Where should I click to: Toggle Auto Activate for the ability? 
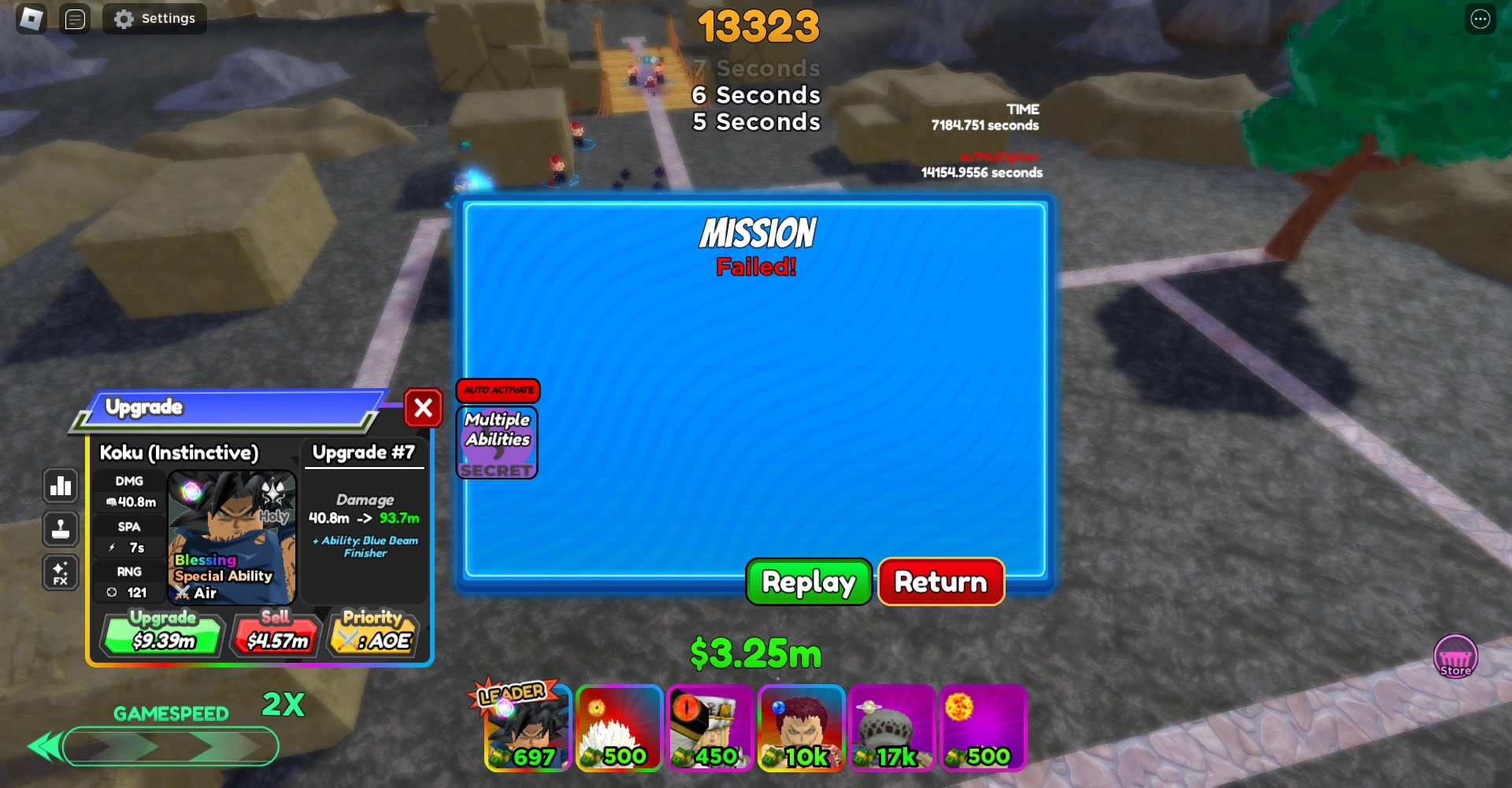(498, 391)
